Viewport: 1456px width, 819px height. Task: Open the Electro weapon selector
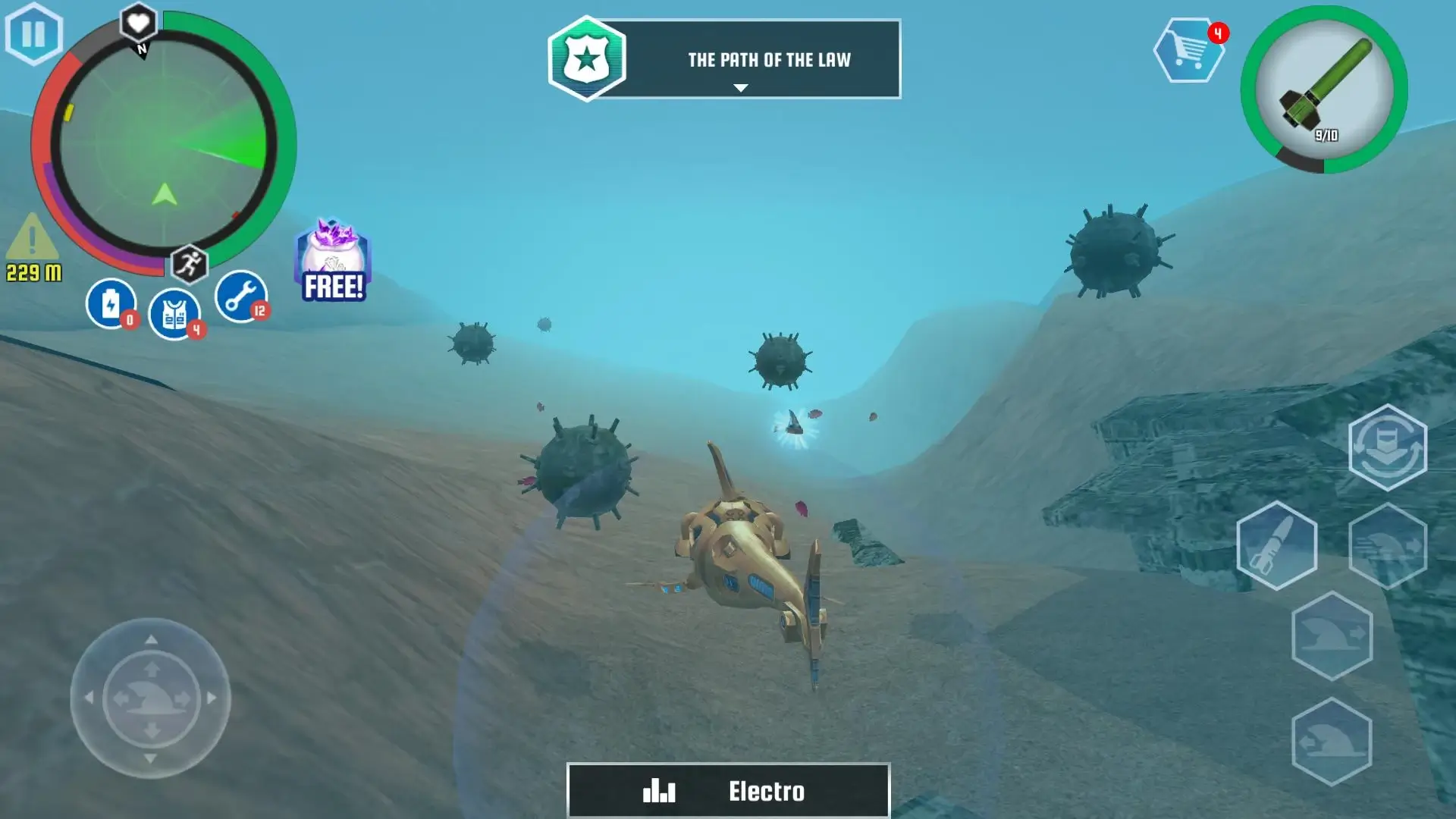(x=726, y=792)
